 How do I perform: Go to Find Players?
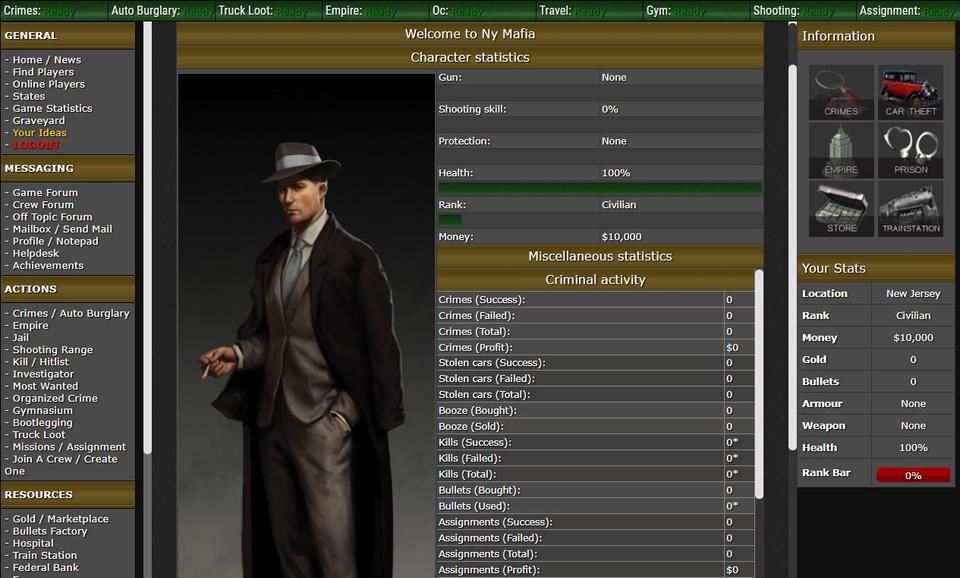pos(43,72)
